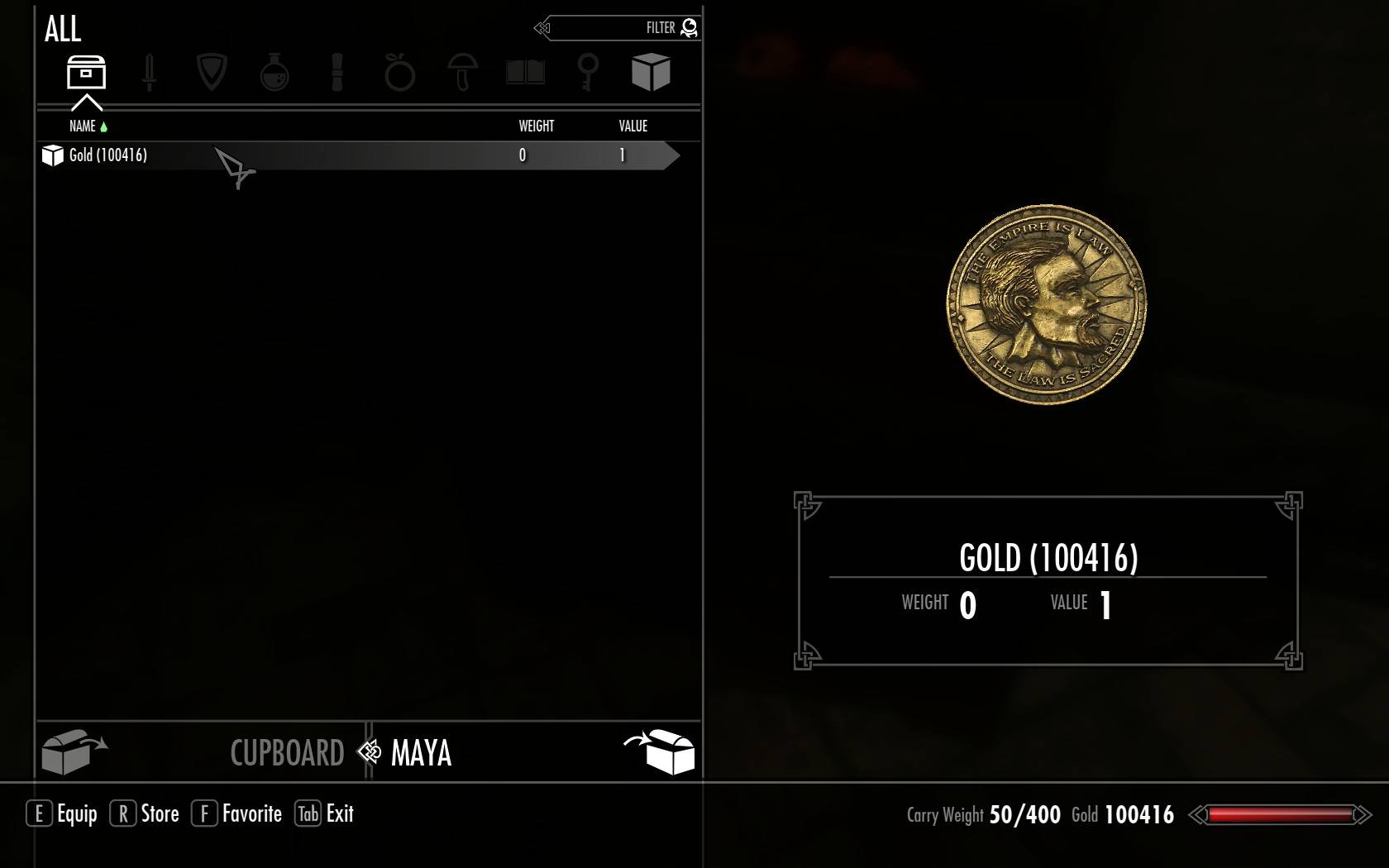1389x868 pixels.
Task: Switch to the Potions flask category
Action: 274,73
